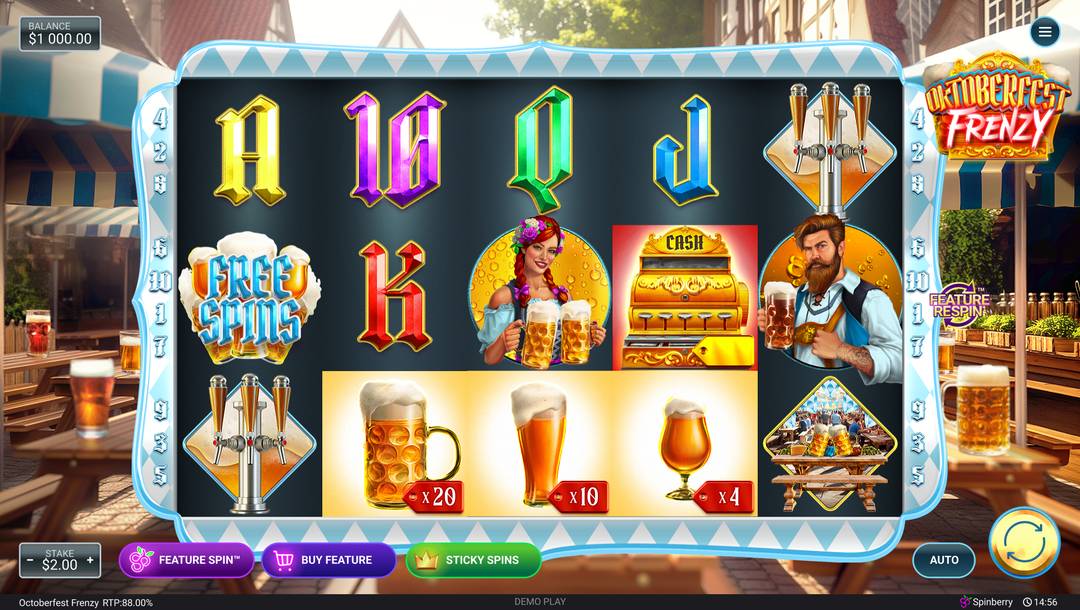1080x610 pixels.
Task: Open the AUTO spin options
Action: point(944,560)
